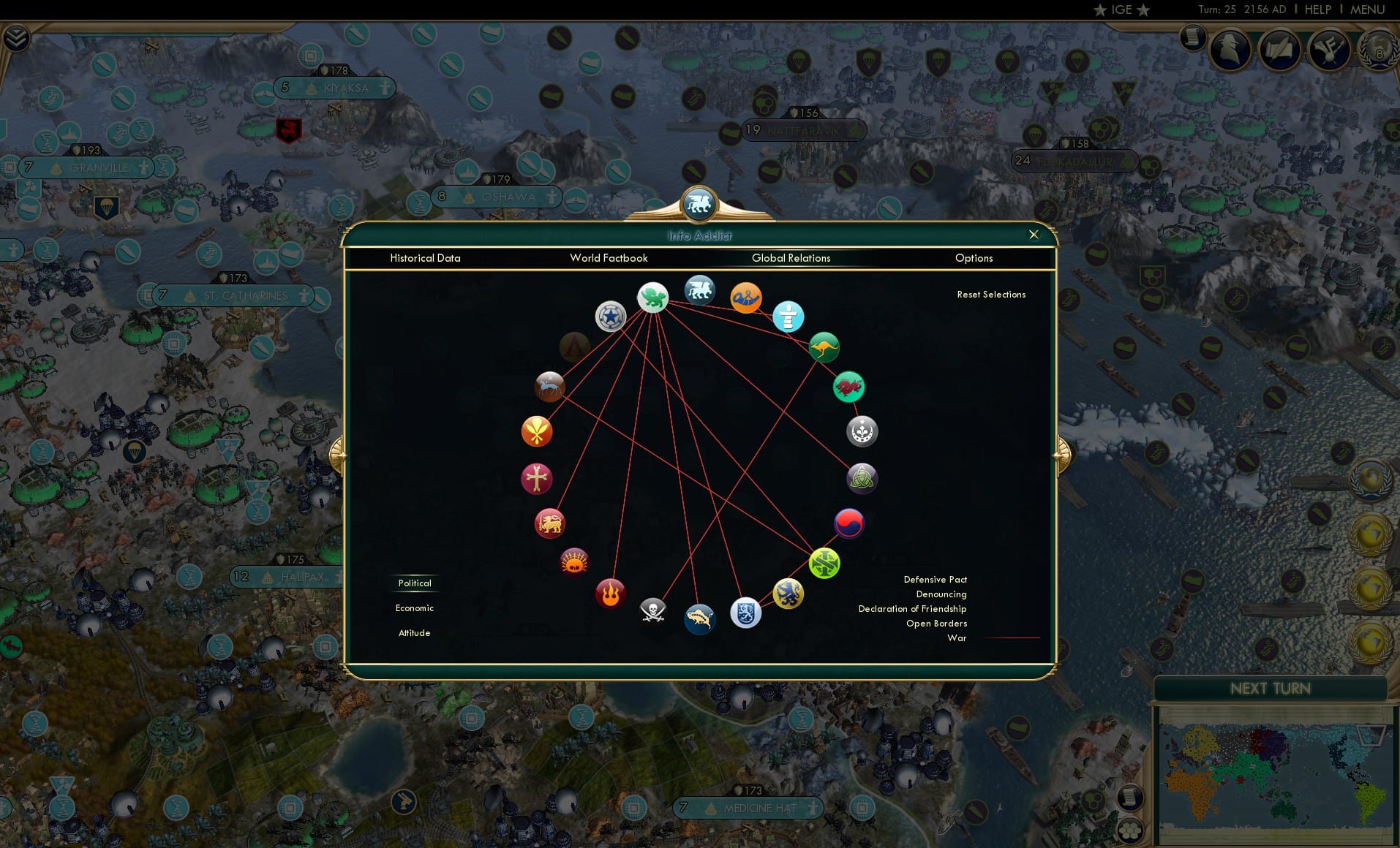This screenshot has height=848, width=1400.
Task: Switch to the Attitude relations view
Action: pyautogui.click(x=414, y=632)
